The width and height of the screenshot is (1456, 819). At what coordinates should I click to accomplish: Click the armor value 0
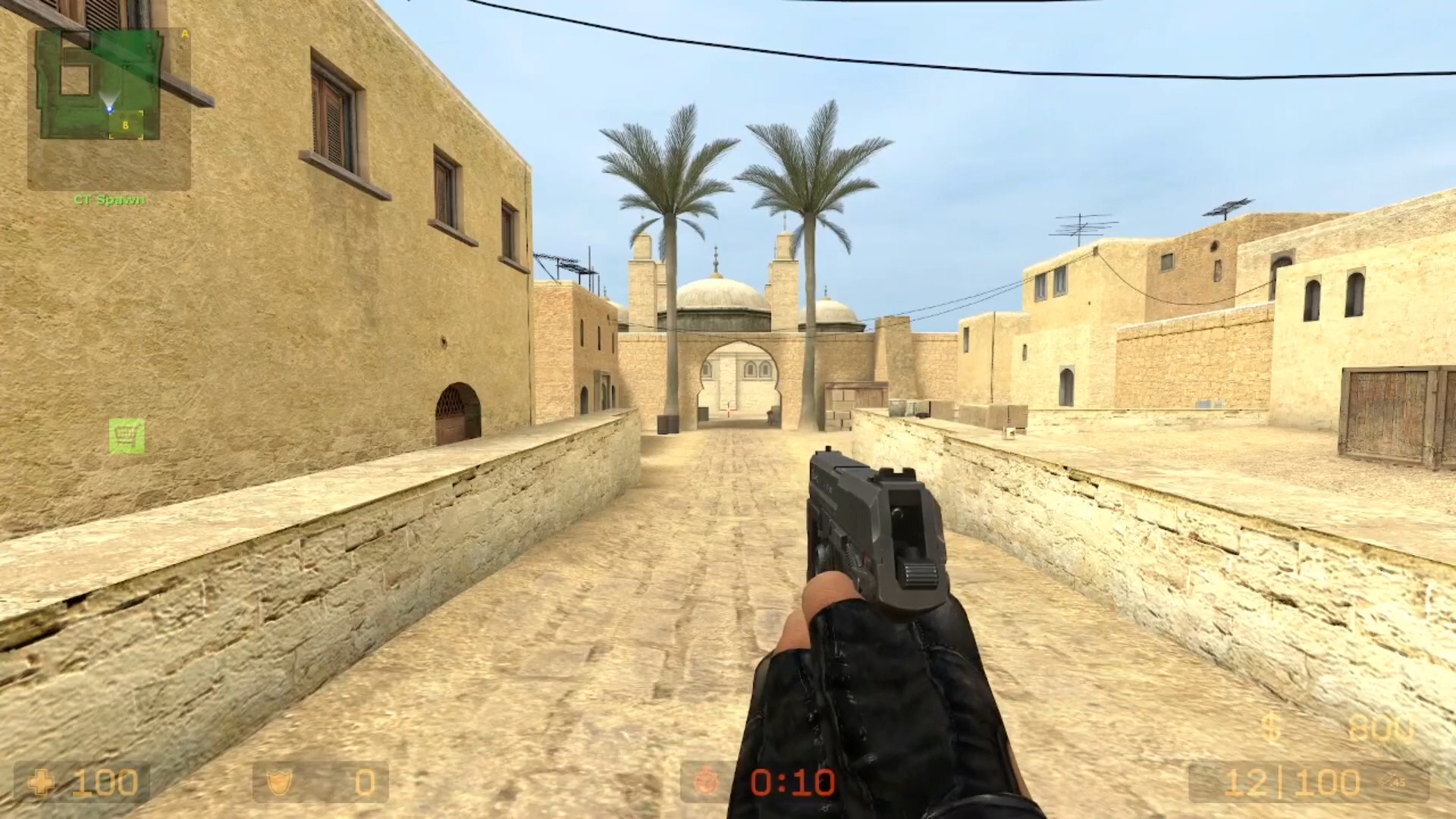(364, 782)
